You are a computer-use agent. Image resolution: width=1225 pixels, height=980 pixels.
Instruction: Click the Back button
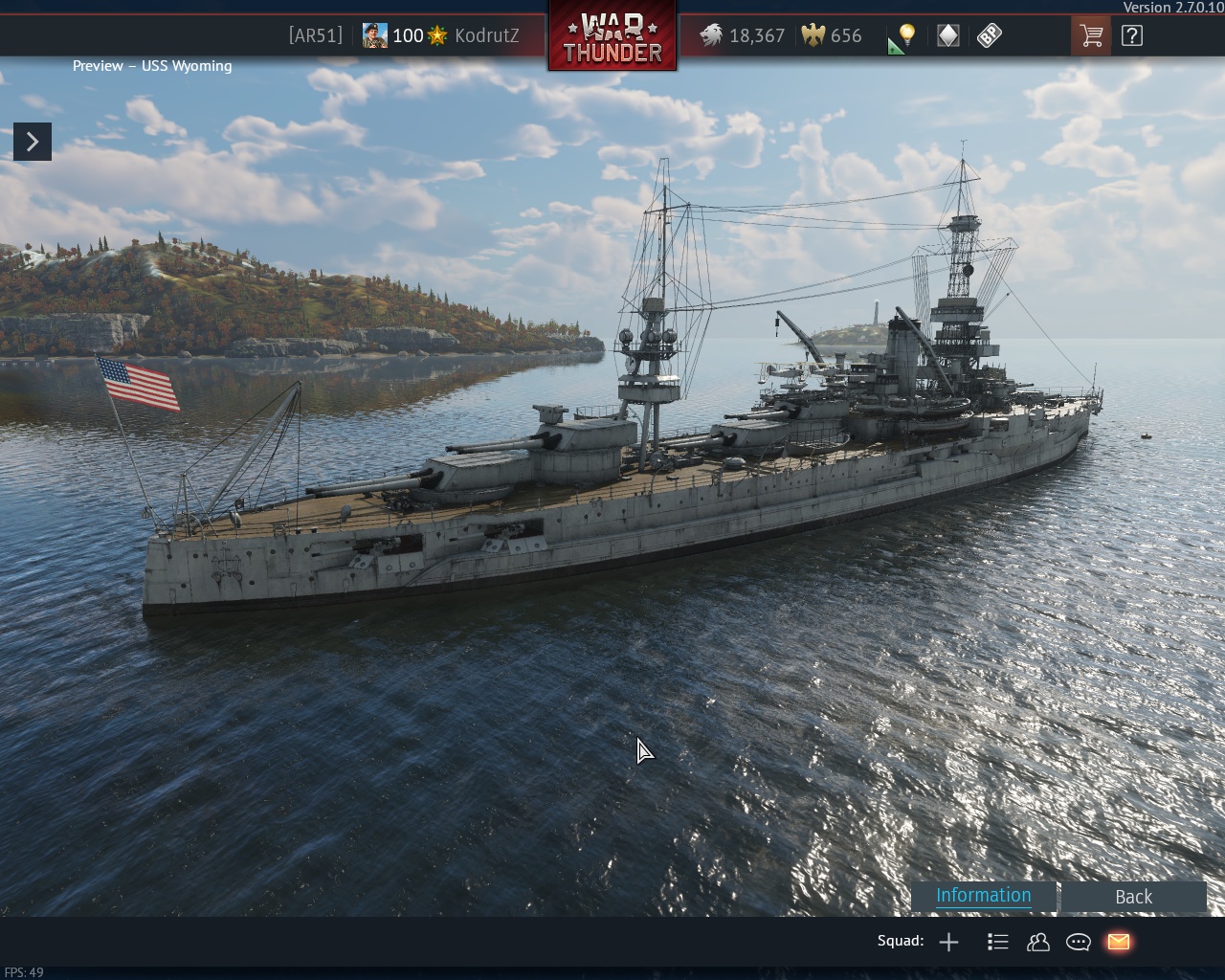[1133, 897]
